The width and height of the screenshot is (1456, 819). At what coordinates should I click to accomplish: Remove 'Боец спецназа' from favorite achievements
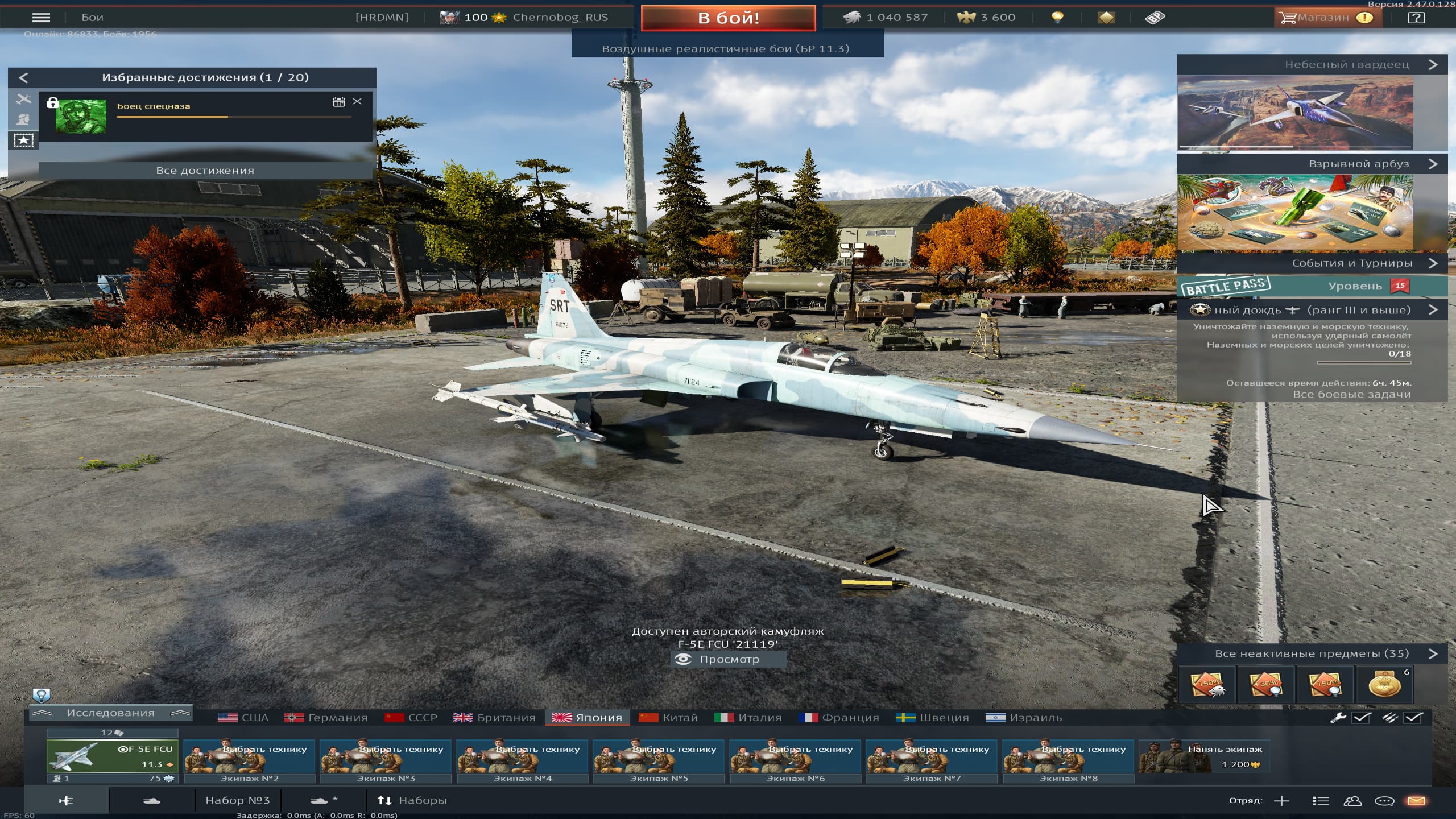pos(357,101)
